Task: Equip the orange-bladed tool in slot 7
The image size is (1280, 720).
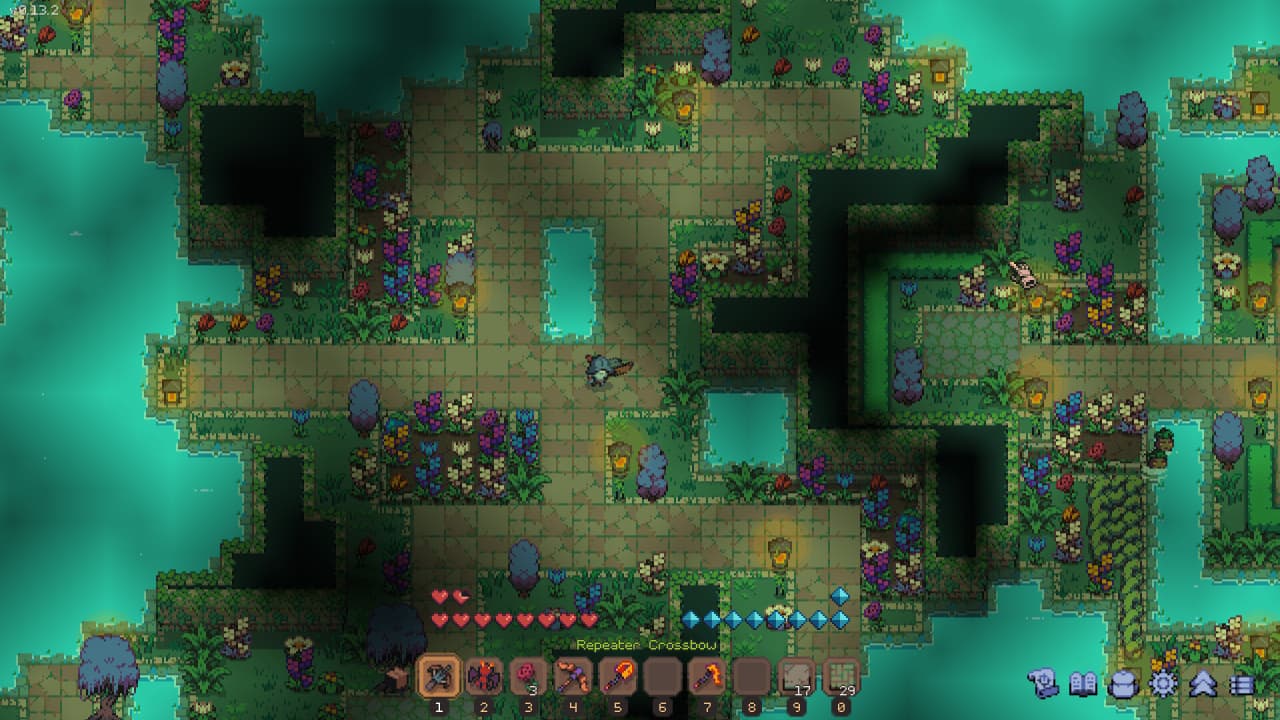Action: (x=707, y=677)
